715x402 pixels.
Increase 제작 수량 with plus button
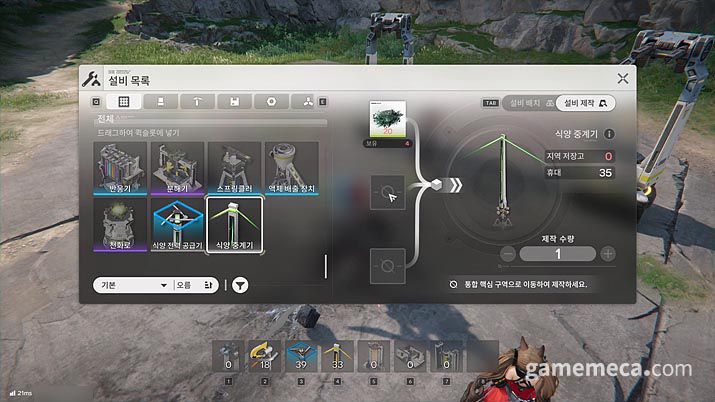[x=608, y=254]
